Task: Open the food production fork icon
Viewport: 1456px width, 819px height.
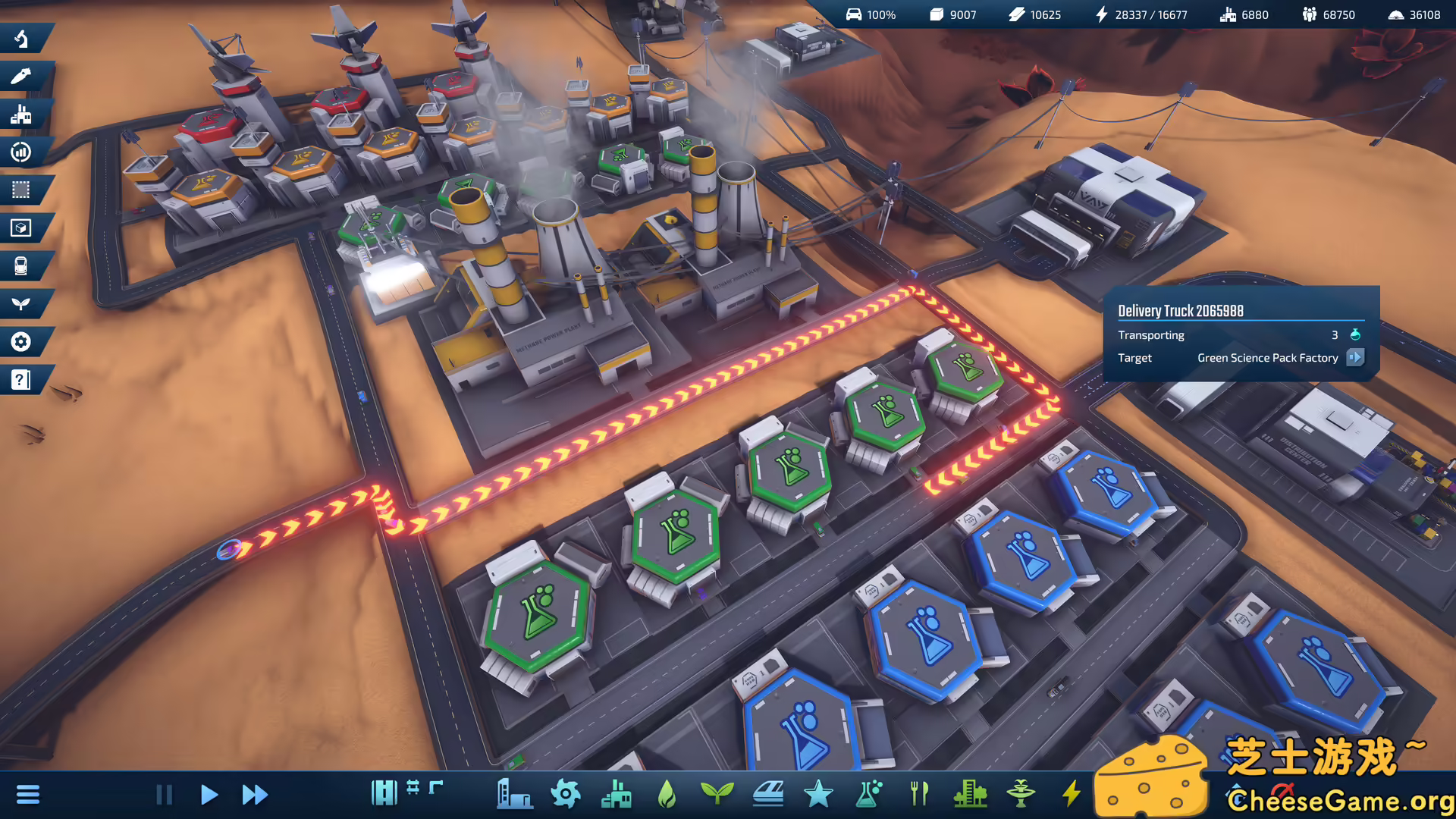Action: pos(920,795)
